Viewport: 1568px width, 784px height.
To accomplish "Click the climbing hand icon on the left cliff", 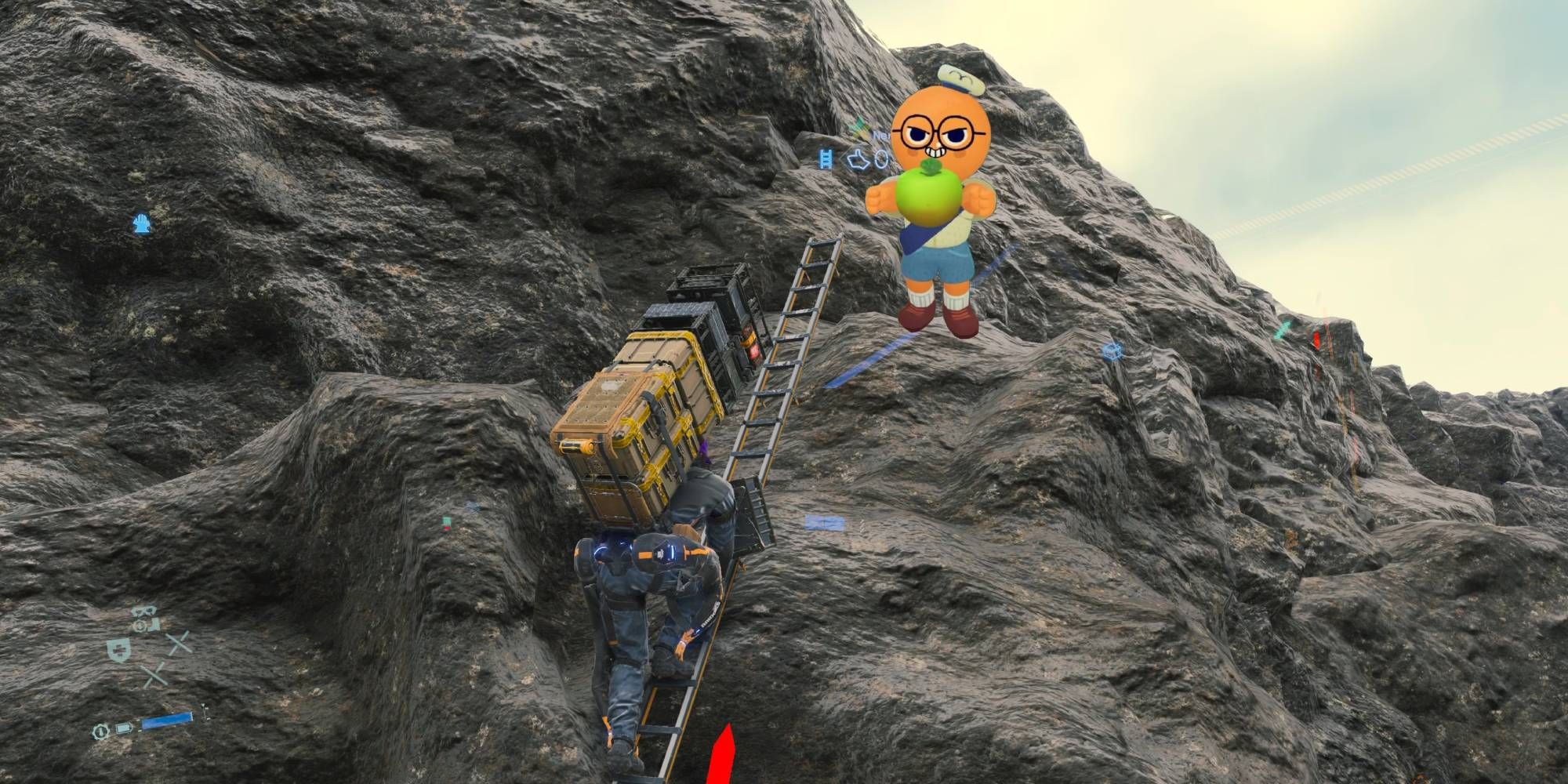I will click(140, 222).
